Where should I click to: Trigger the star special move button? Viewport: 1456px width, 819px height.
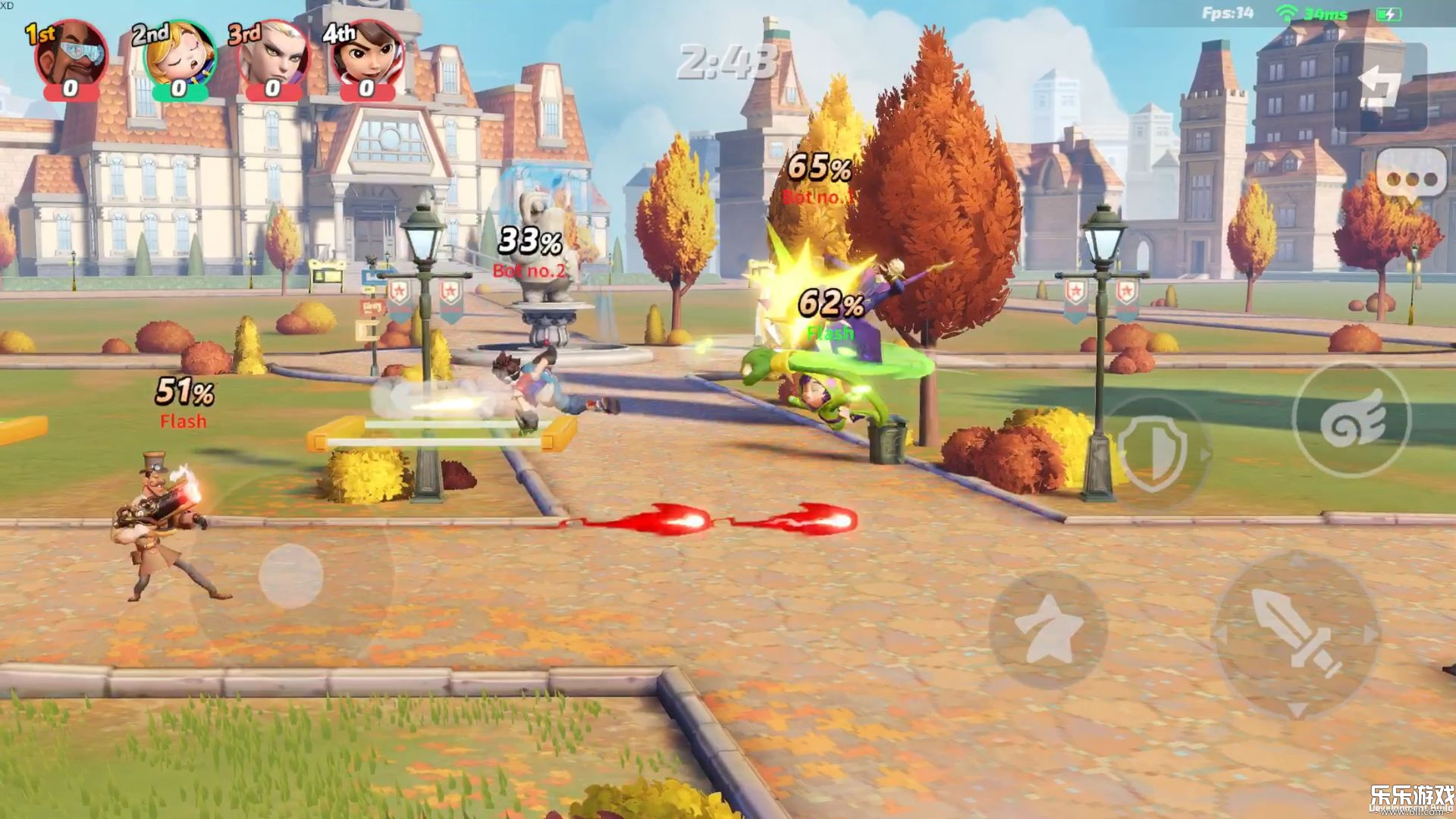click(x=1047, y=630)
